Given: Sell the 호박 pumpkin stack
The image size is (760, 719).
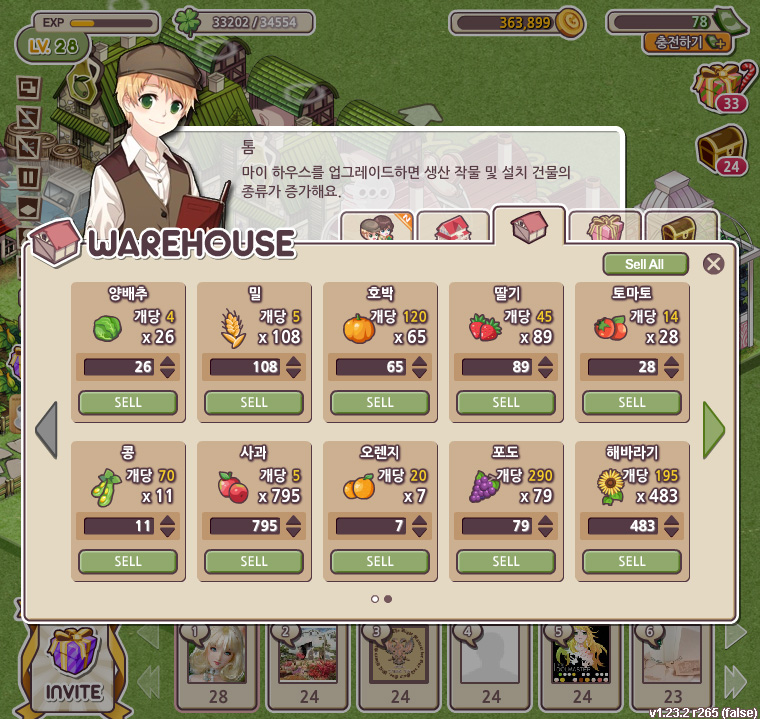Looking at the screenshot, I should point(380,402).
